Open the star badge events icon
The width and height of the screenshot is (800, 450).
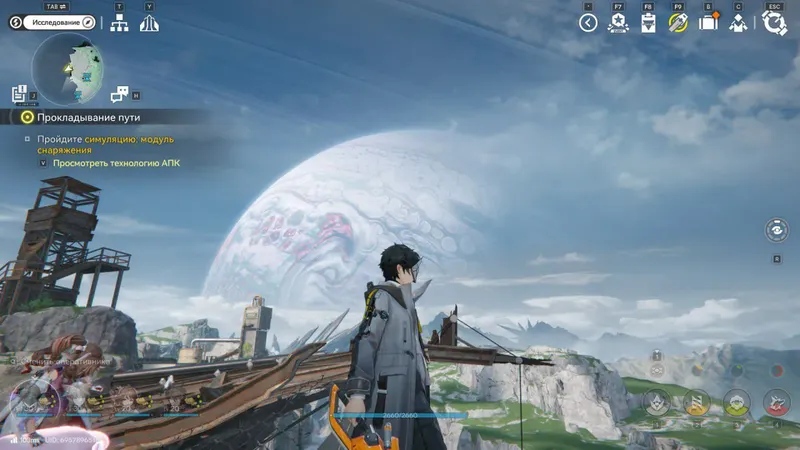[x=618, y=22]
